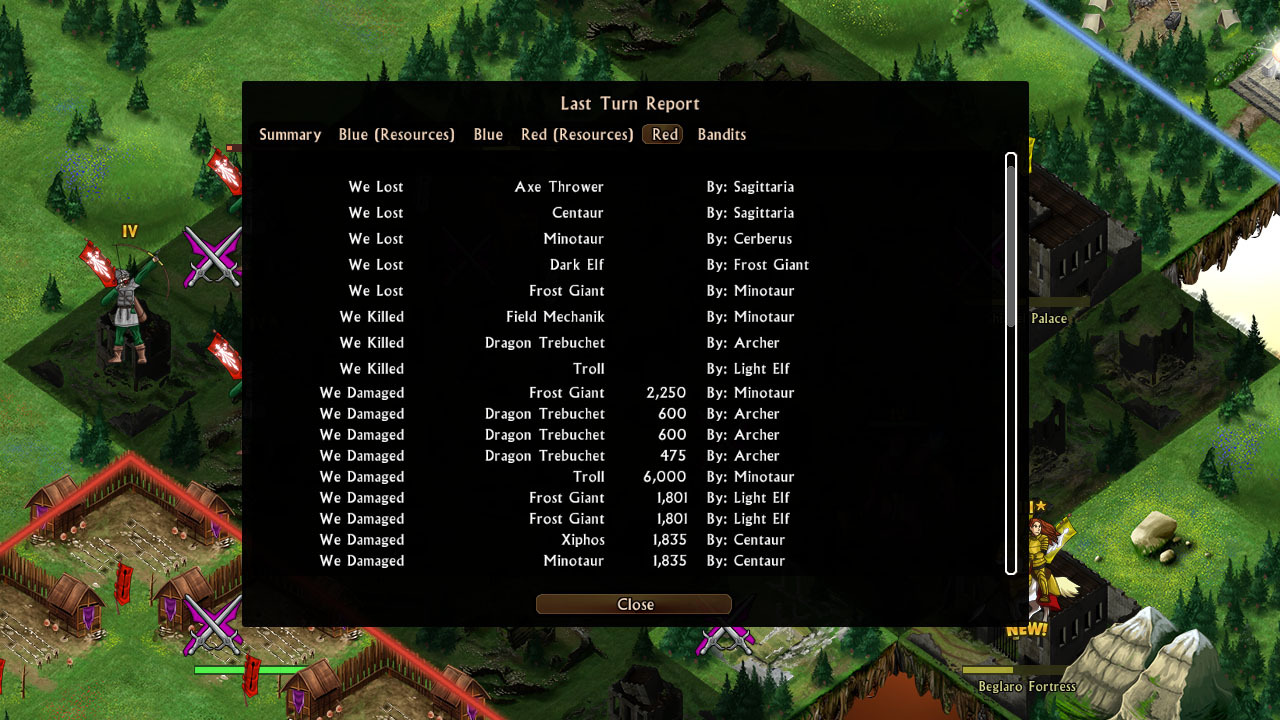Click the Beglaro Fortress name label
This screenshot has height=720, width=1280.
pyautogui.click(x=1026, y=686)
